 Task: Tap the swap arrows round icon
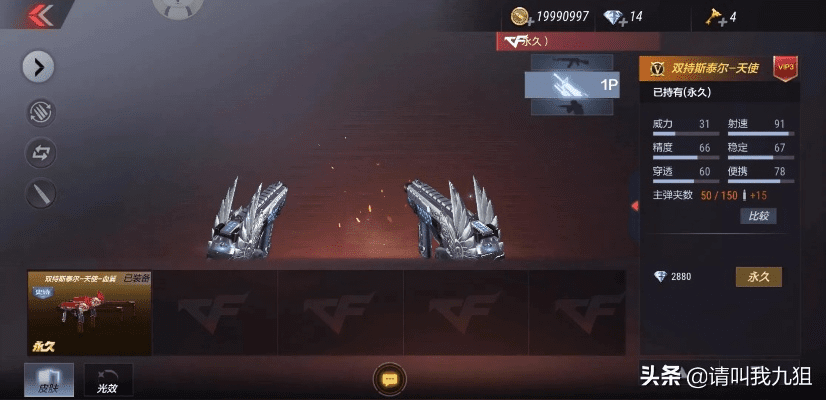coord(40,153)
